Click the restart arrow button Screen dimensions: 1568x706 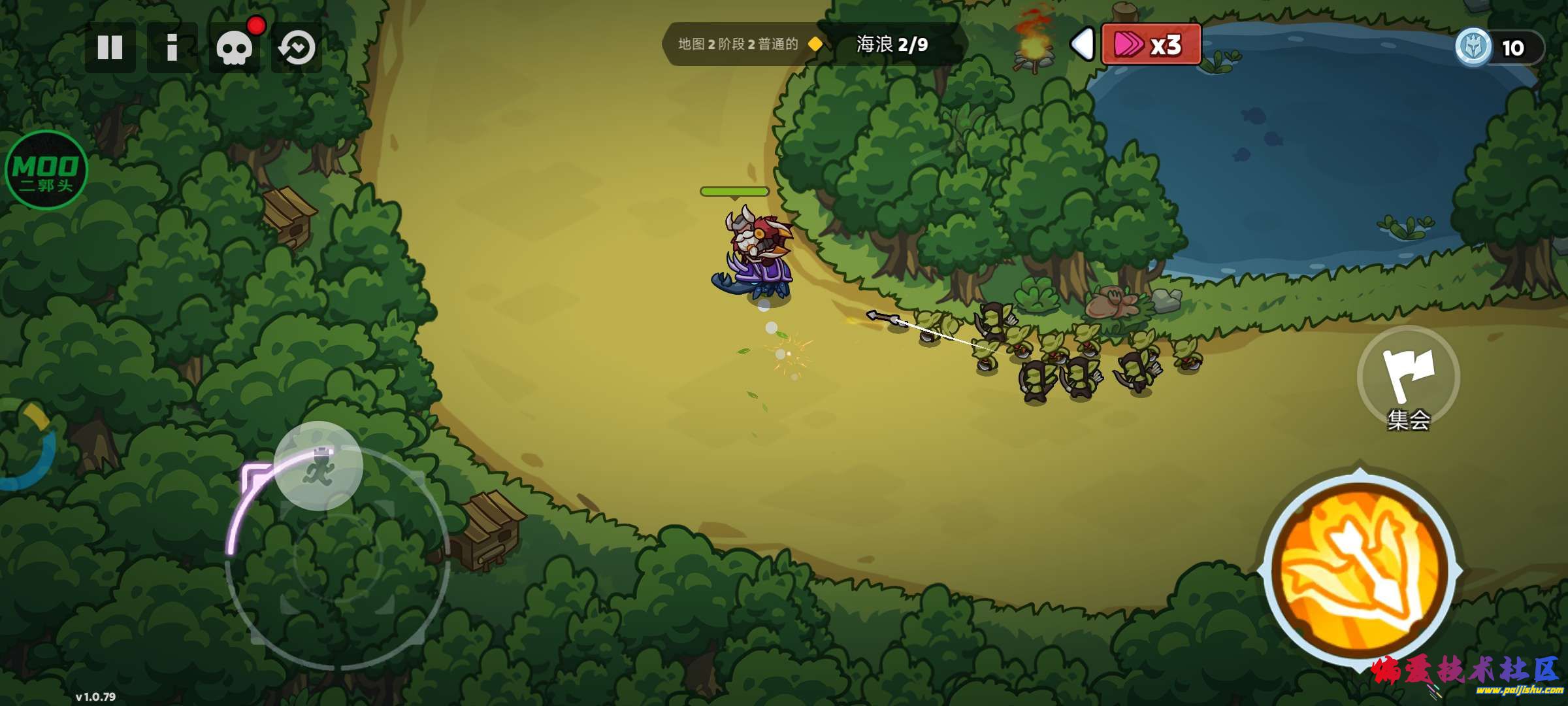coord(297,48)
